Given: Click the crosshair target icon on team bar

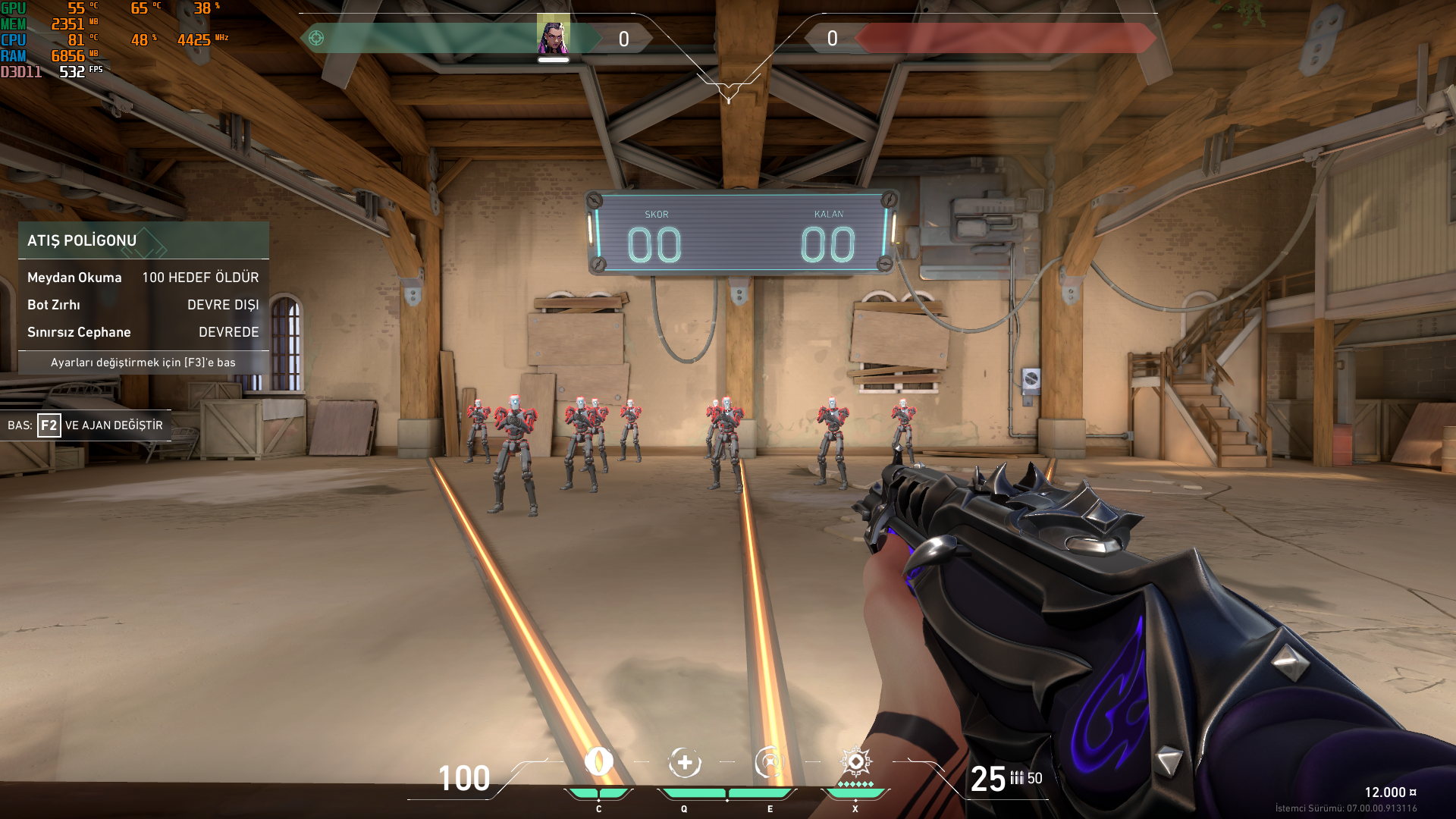Looking at the screenshot, I should [x=316, y=38].
